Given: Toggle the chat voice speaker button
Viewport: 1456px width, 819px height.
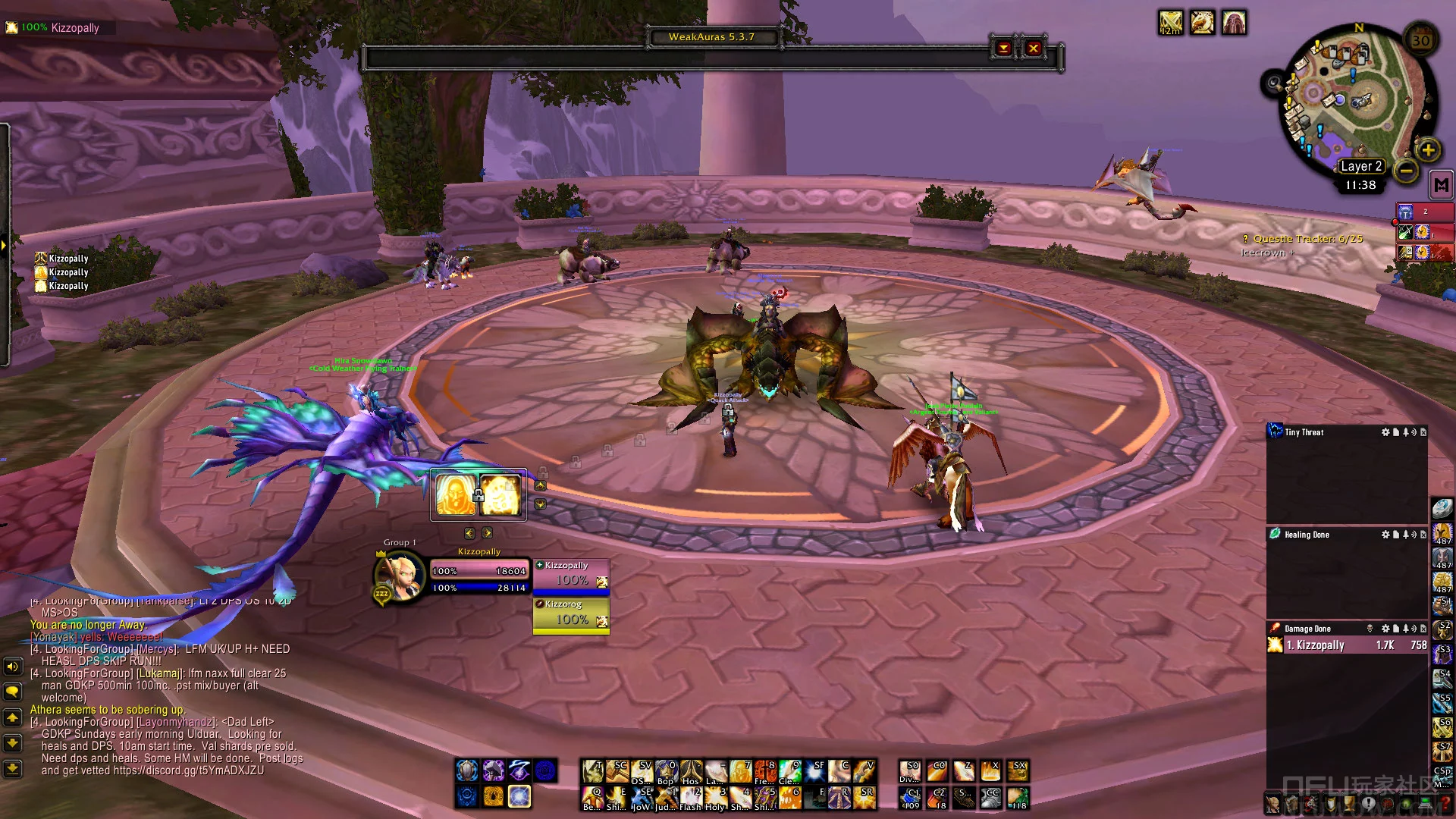Looking at the screenshot, I should click(12, 667).
